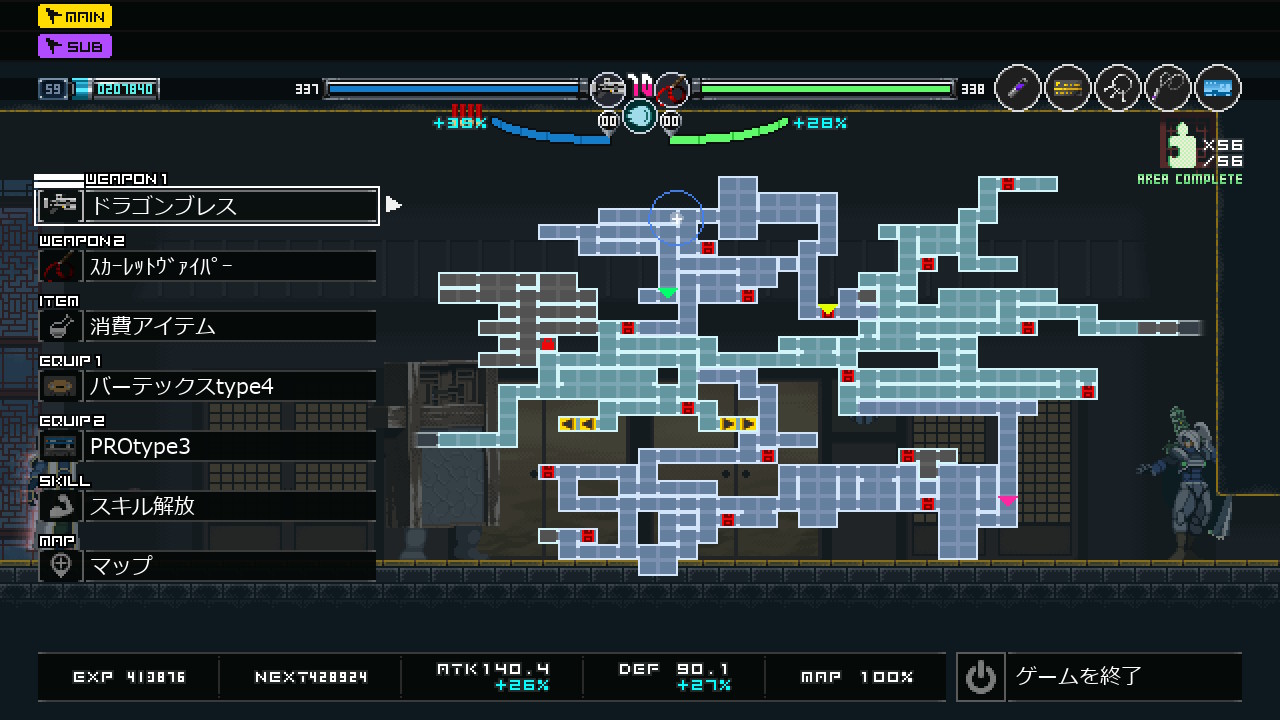1280x720 pixels.
Task: Click the blue circle map cursor
Action: click(x=677, y=217)
